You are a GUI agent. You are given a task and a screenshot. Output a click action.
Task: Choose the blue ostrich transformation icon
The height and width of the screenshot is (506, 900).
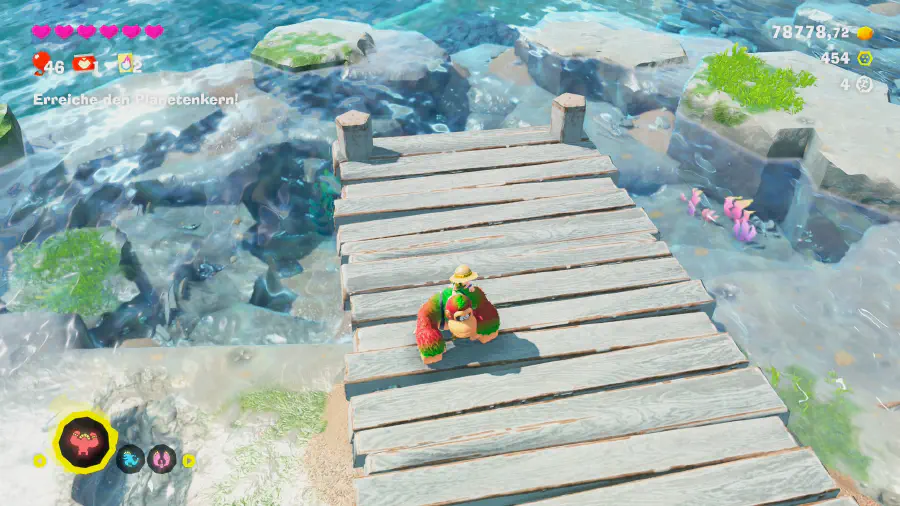tap(131, 459)
